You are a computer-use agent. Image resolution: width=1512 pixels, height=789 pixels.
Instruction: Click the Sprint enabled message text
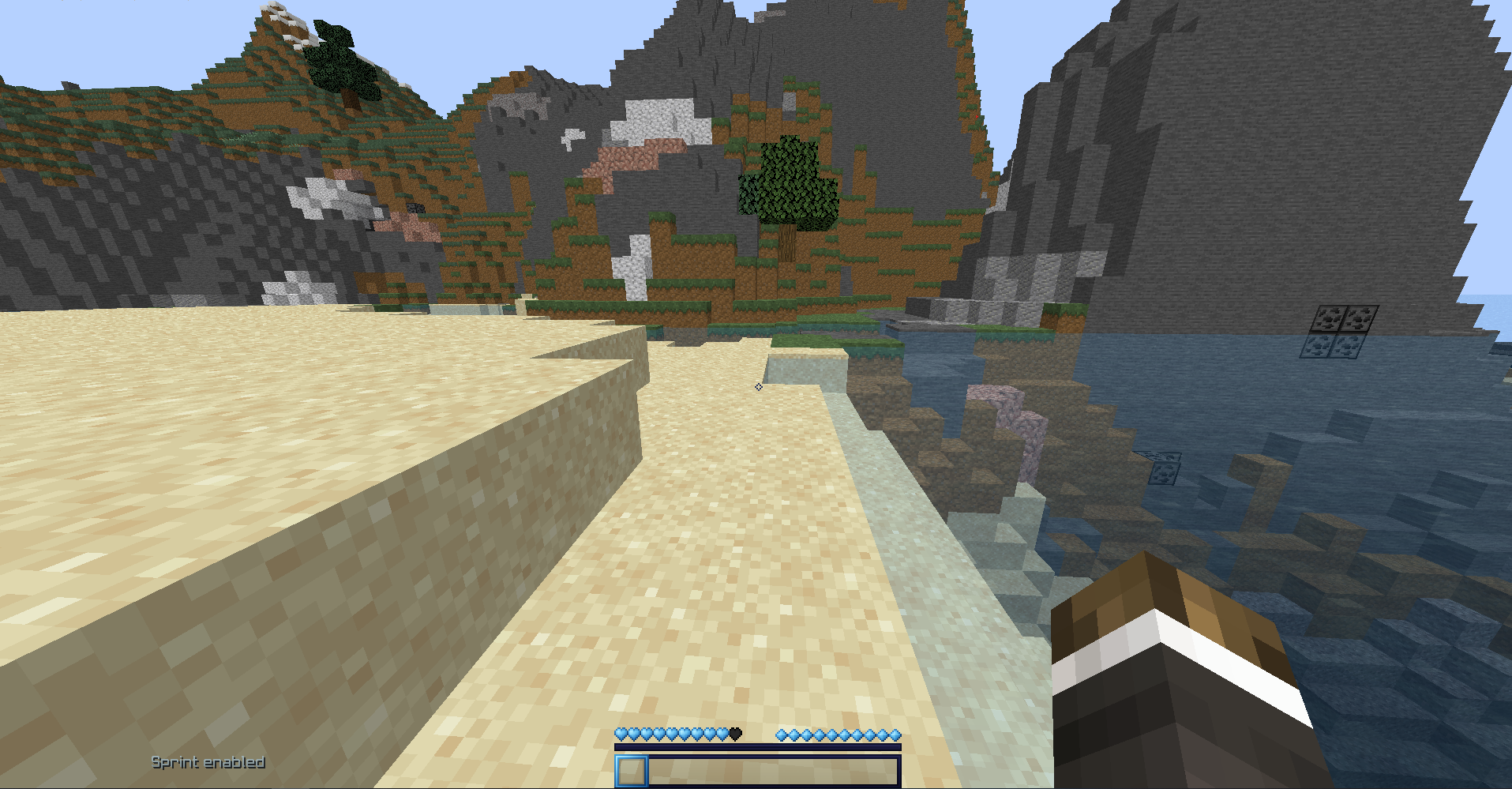tap(208, 762)
